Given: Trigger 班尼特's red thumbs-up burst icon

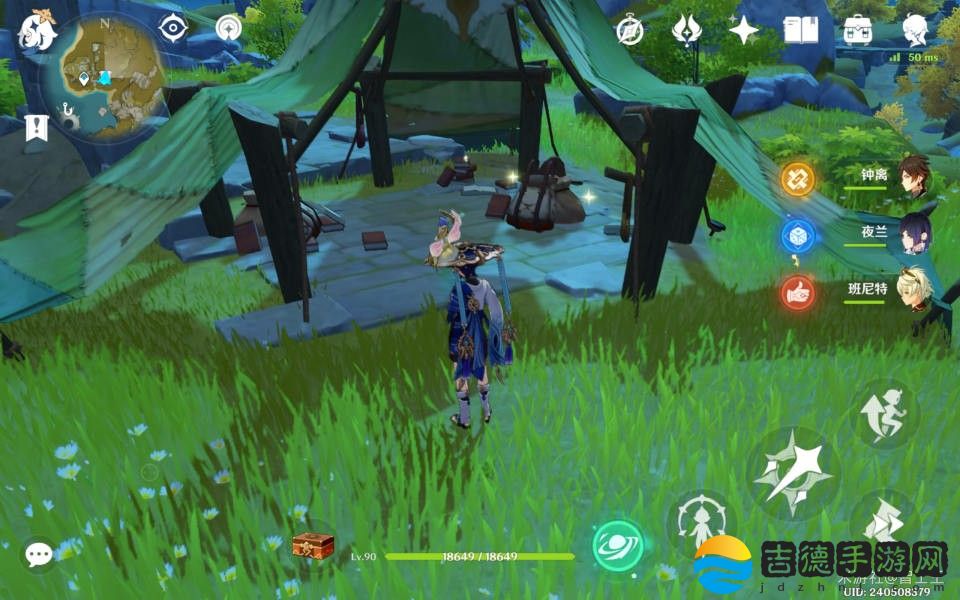Looking at the screenshot, I should [798, 293].
